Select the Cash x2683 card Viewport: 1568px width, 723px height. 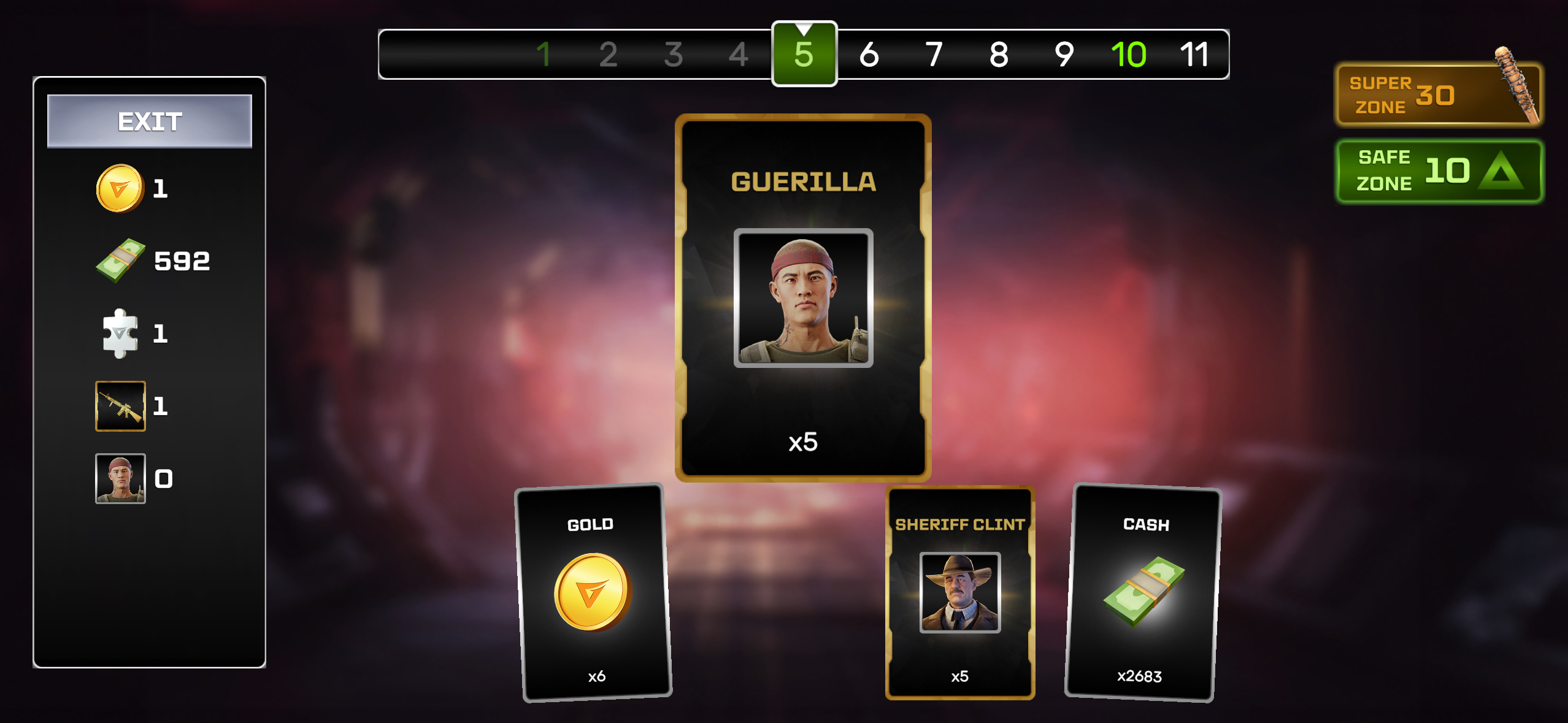point(1143,592)
